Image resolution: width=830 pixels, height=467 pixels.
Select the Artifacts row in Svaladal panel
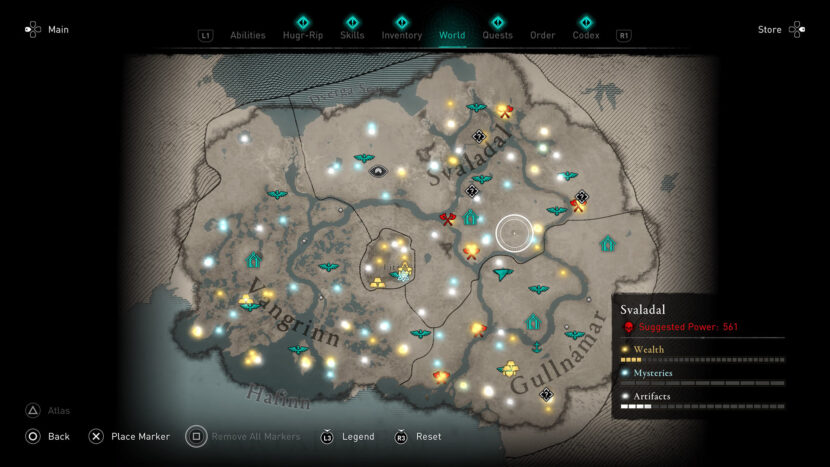tap(700, 397)
